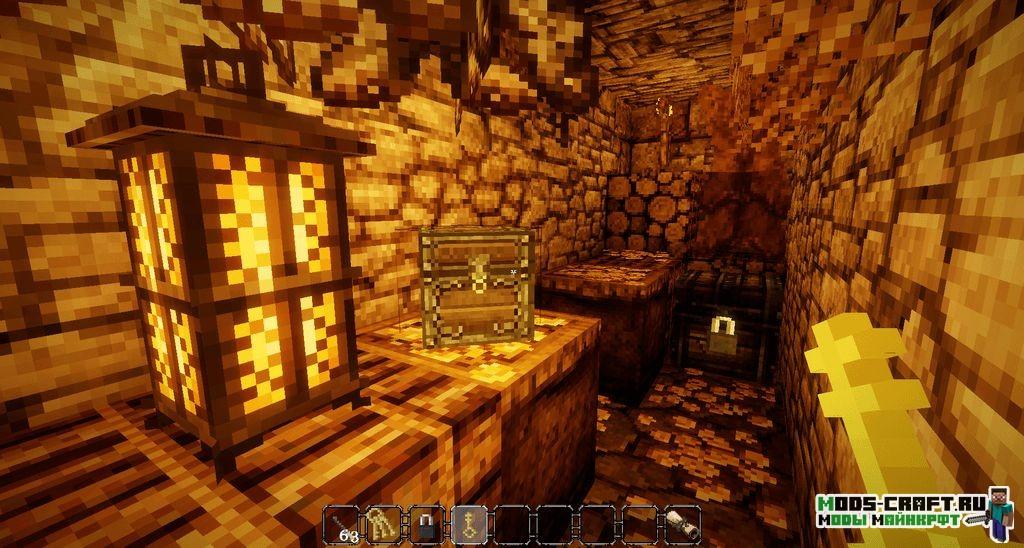
Task: Select the key ring hotbar slot
Action: point(384,525)
